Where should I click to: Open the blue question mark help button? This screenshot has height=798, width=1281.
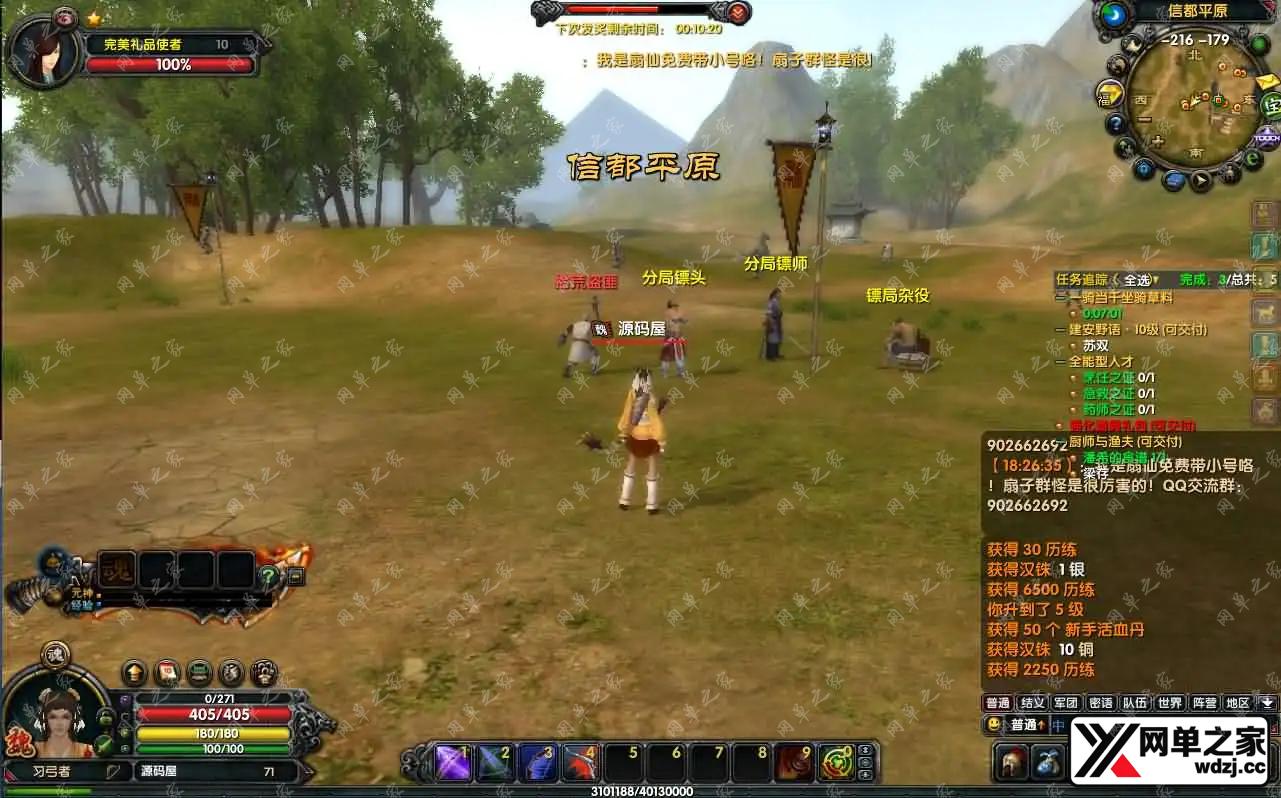(1116, 124)
